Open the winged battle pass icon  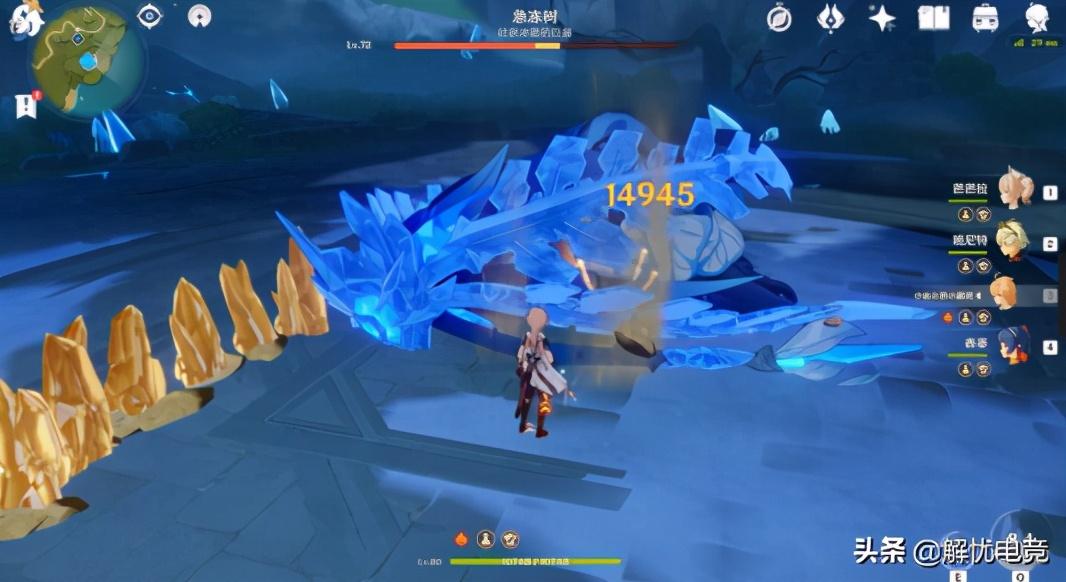(830, 17)
